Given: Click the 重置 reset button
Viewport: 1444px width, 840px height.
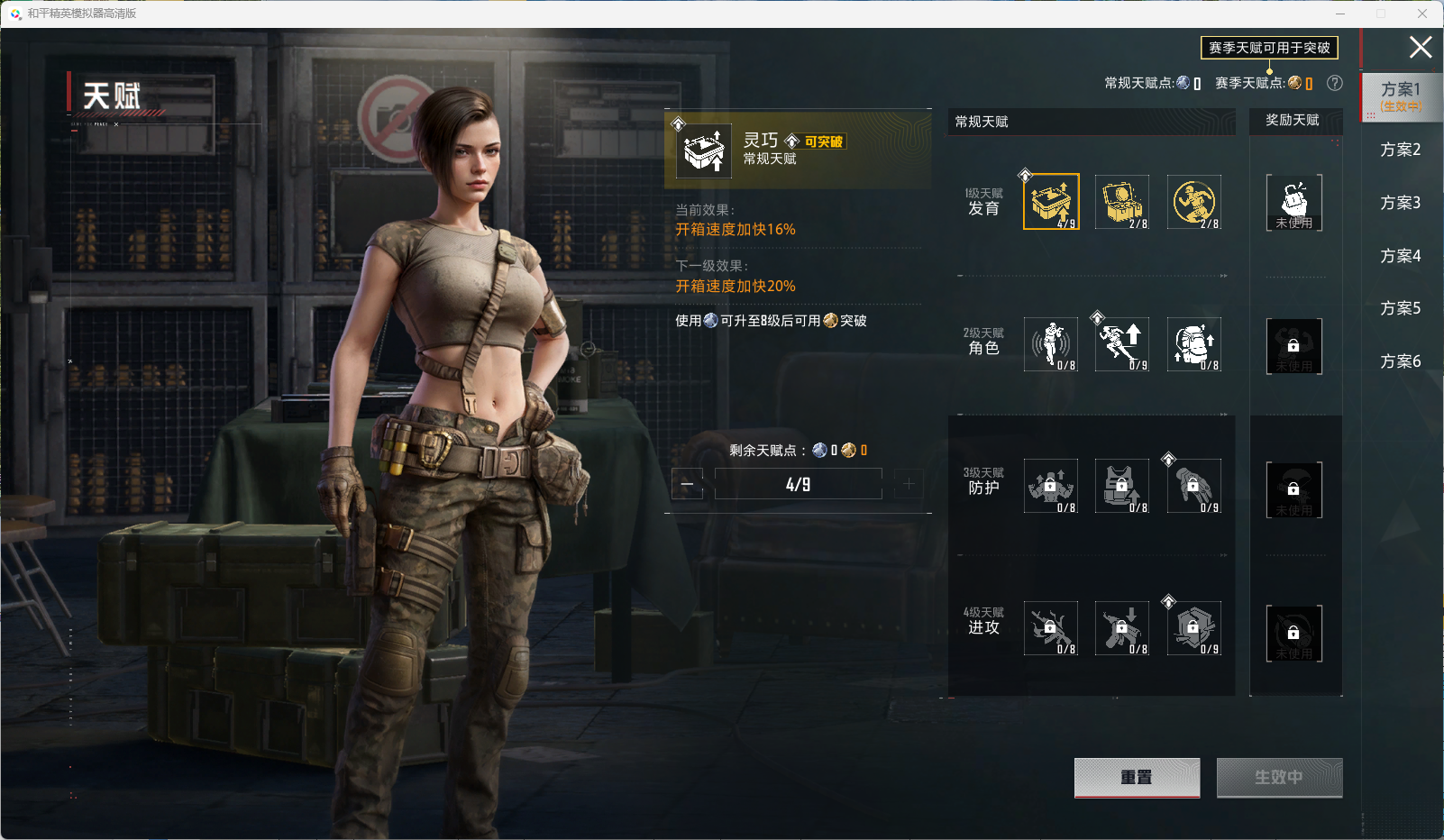Looking at the screenshot, I should tap(1137, 777).
